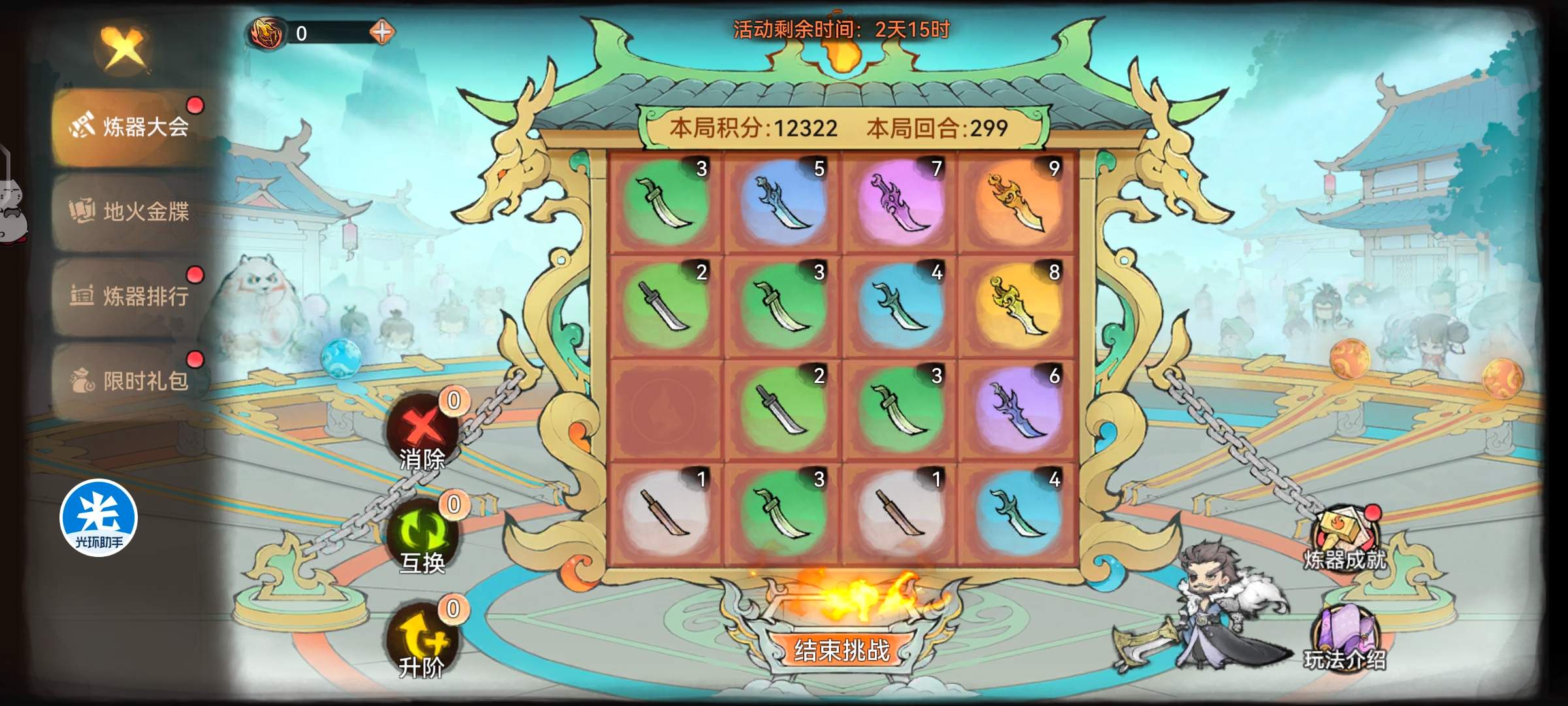Open the 地火金牒 tab
The width and height of the screenshot is (1568, 706).
tap(131, 211)
